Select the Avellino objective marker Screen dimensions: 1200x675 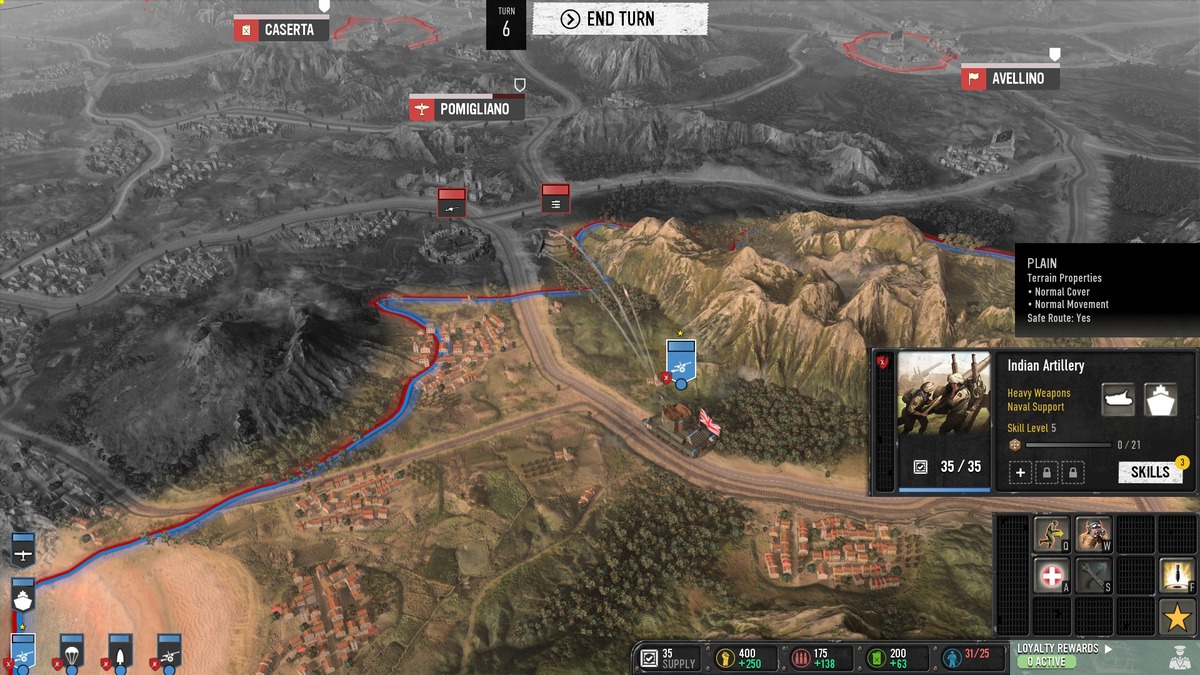pos(1010,78)
